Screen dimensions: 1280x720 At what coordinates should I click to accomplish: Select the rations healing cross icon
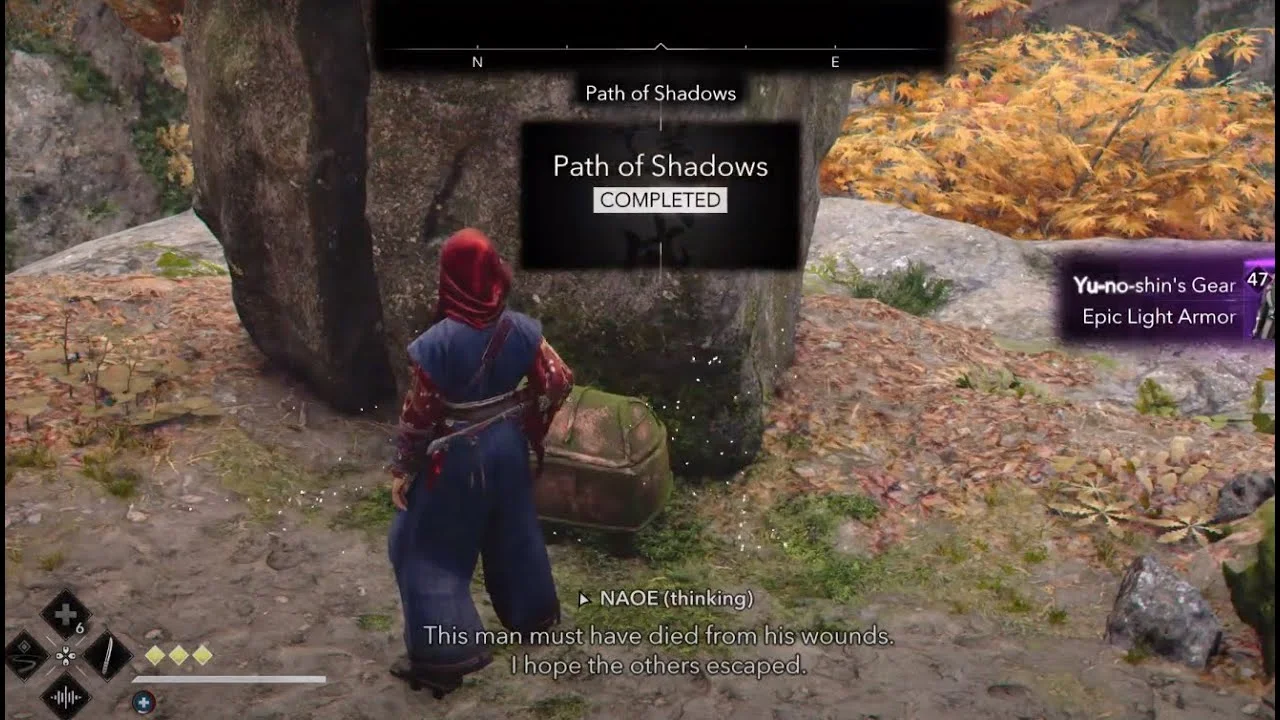pyautogui.click(x=66, y=613)
